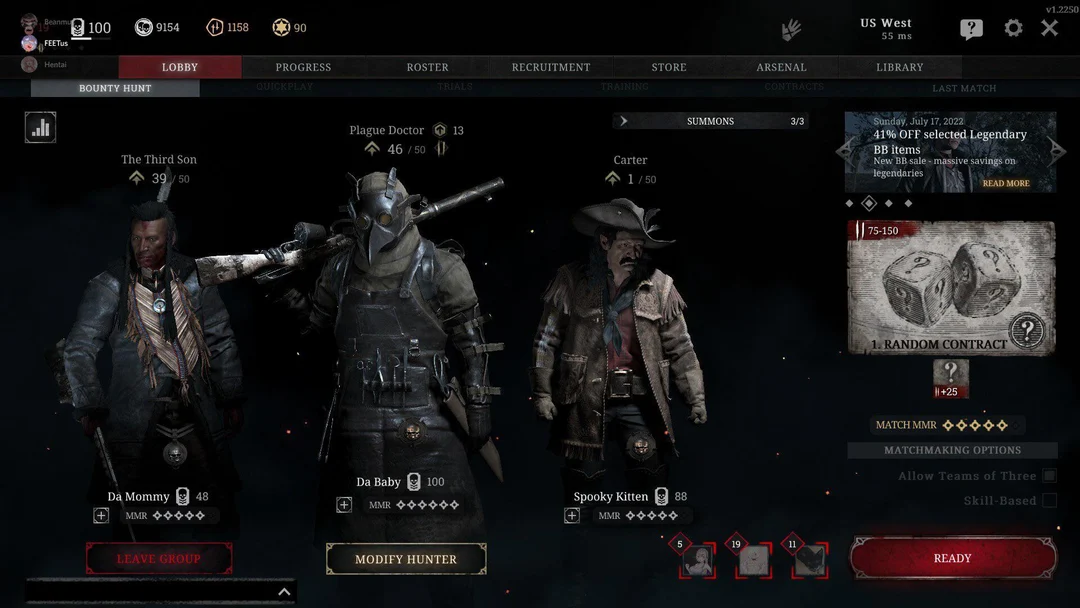Close the game with the X icon

1049,28
